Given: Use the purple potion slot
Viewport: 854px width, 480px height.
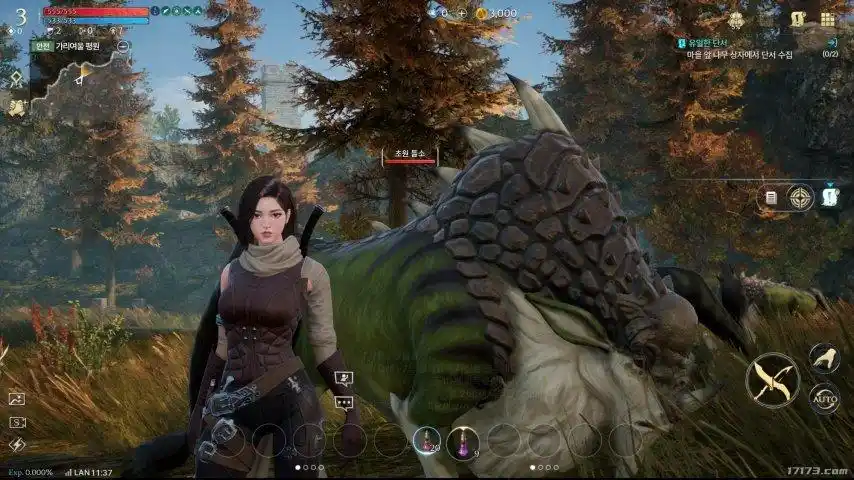Looking at the screenshot, I should pyautogui.click(x=463, y=440).
